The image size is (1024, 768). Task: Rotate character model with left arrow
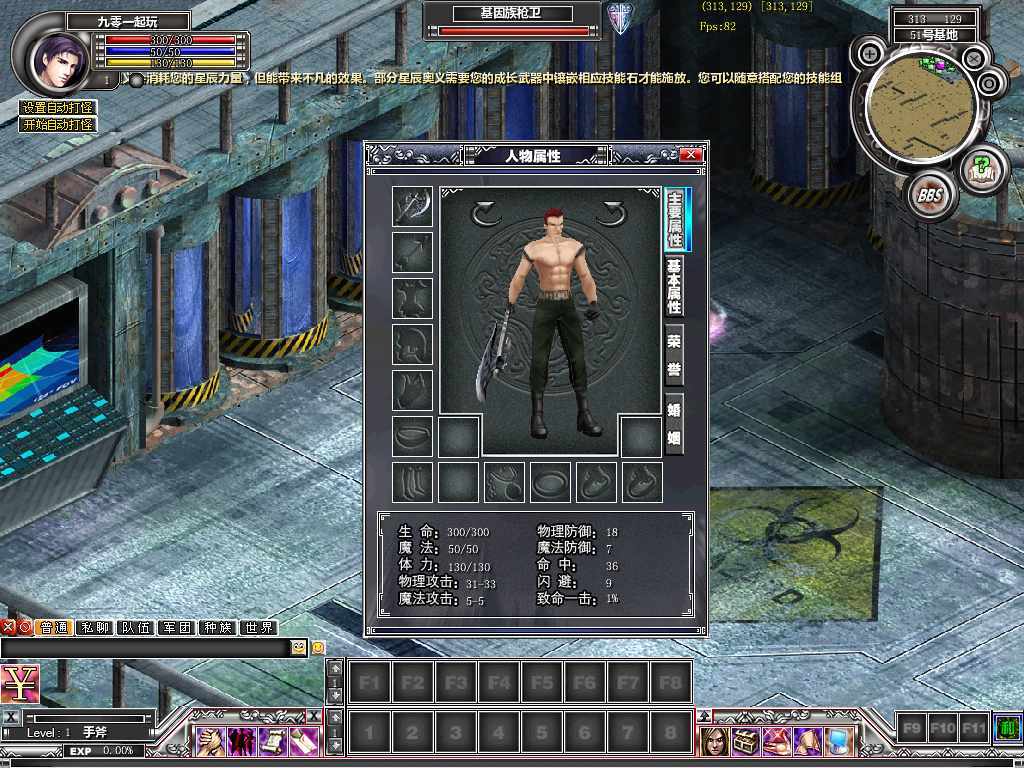point(486,212)
